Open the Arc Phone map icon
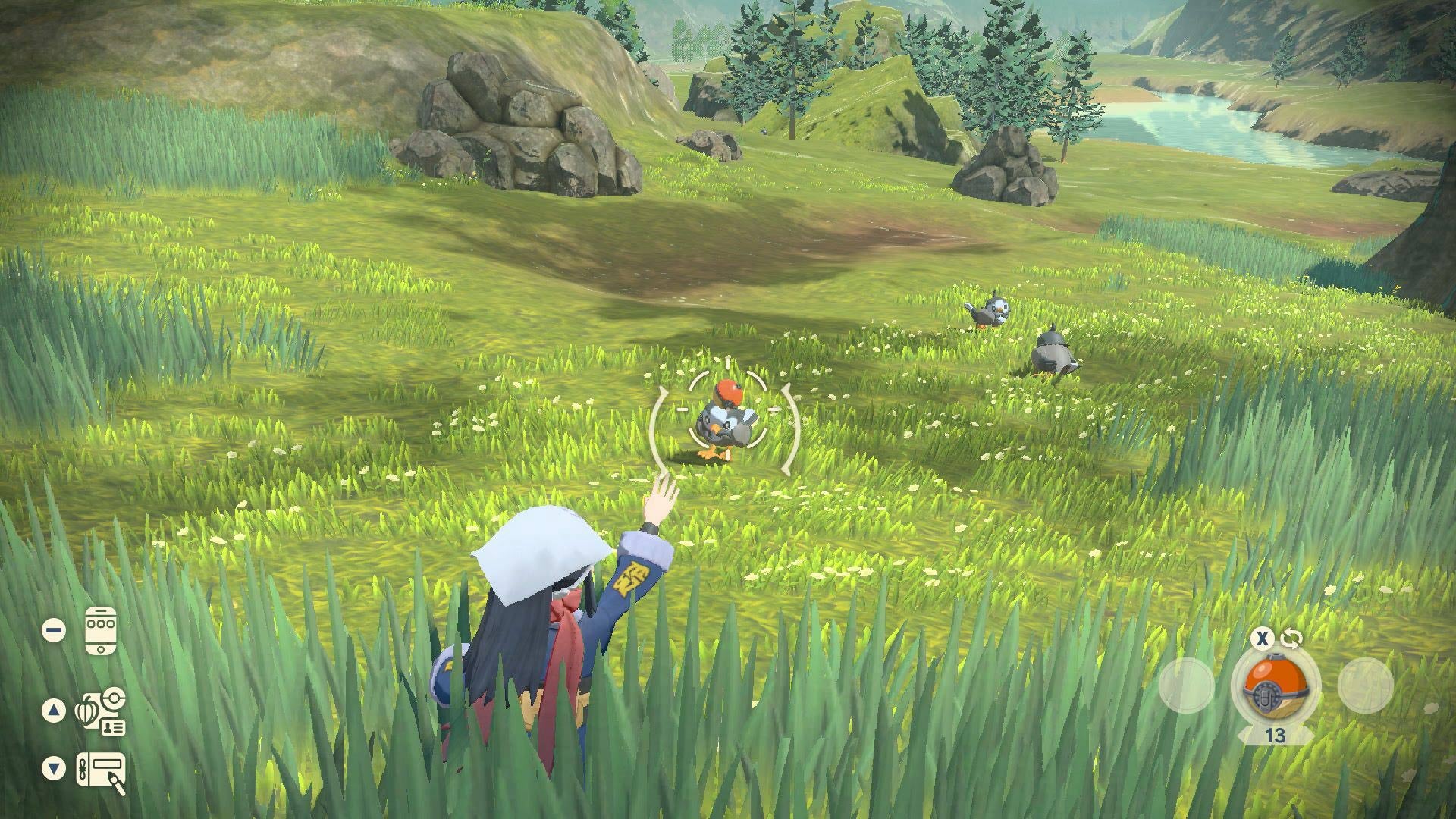The width and height of the screenshot is (1456, 819). tap(101, 631)
